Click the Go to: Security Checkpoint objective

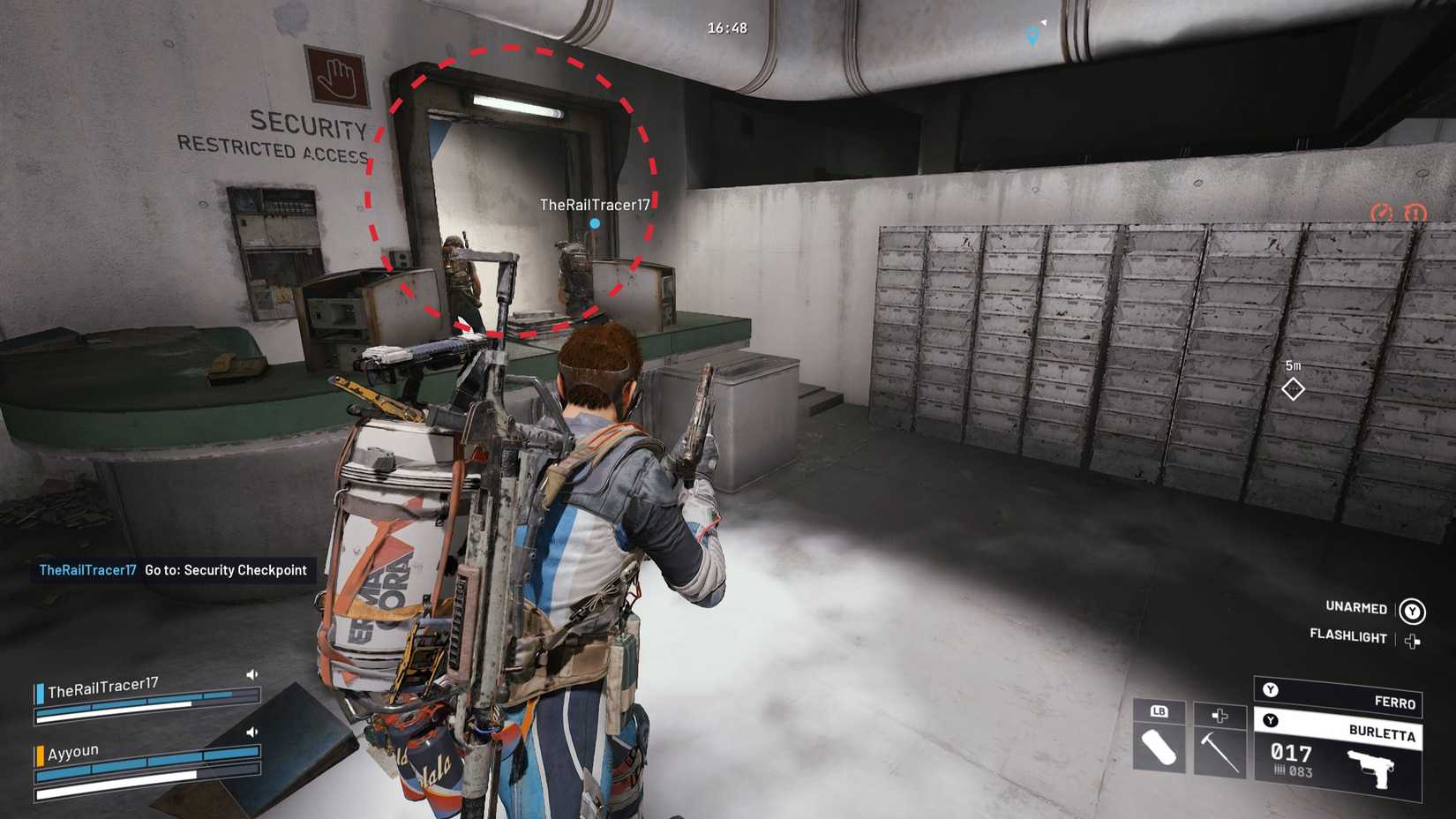[223, 570]
